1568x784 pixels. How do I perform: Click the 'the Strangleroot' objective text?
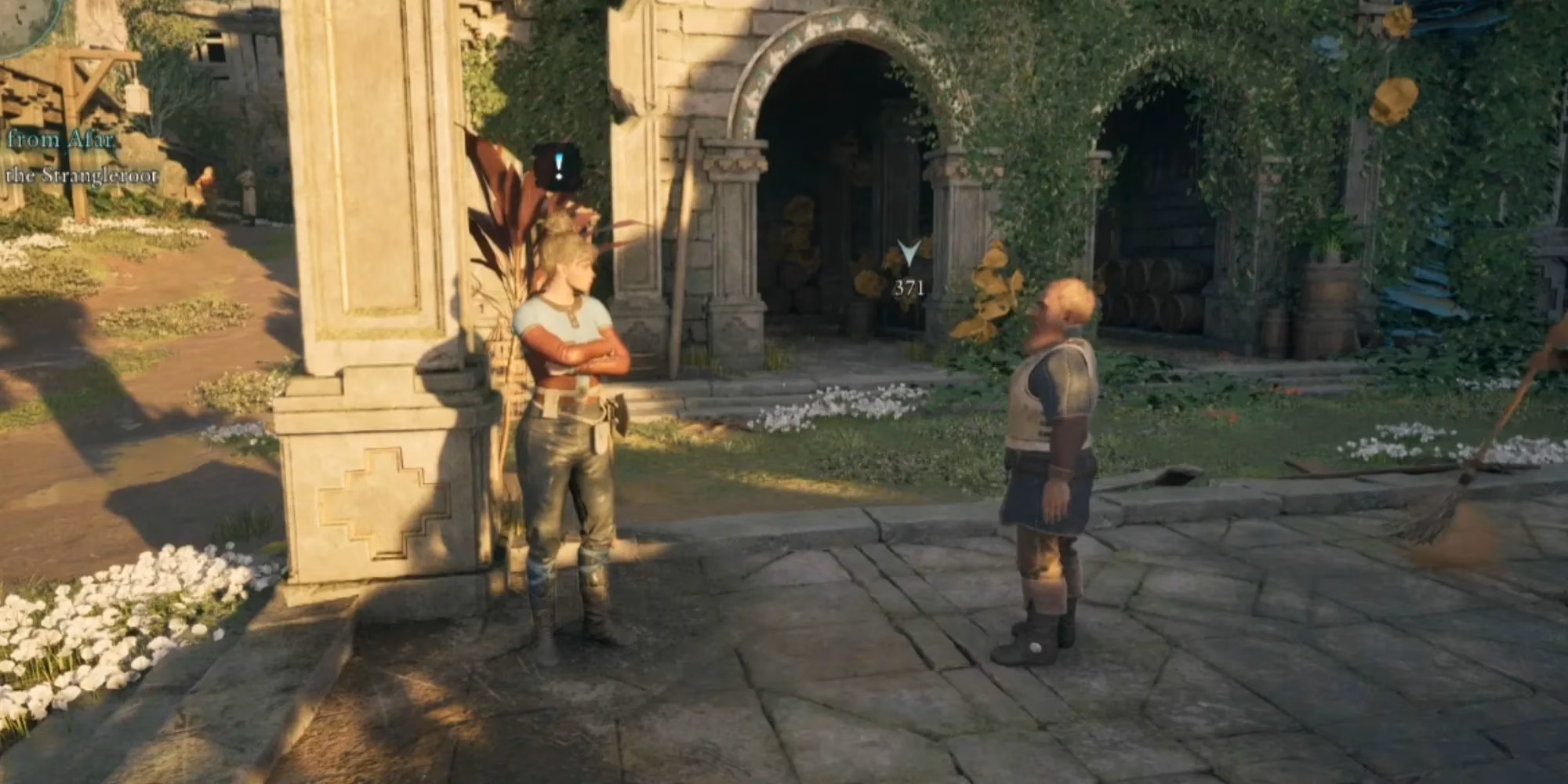[x=82, y=176]
